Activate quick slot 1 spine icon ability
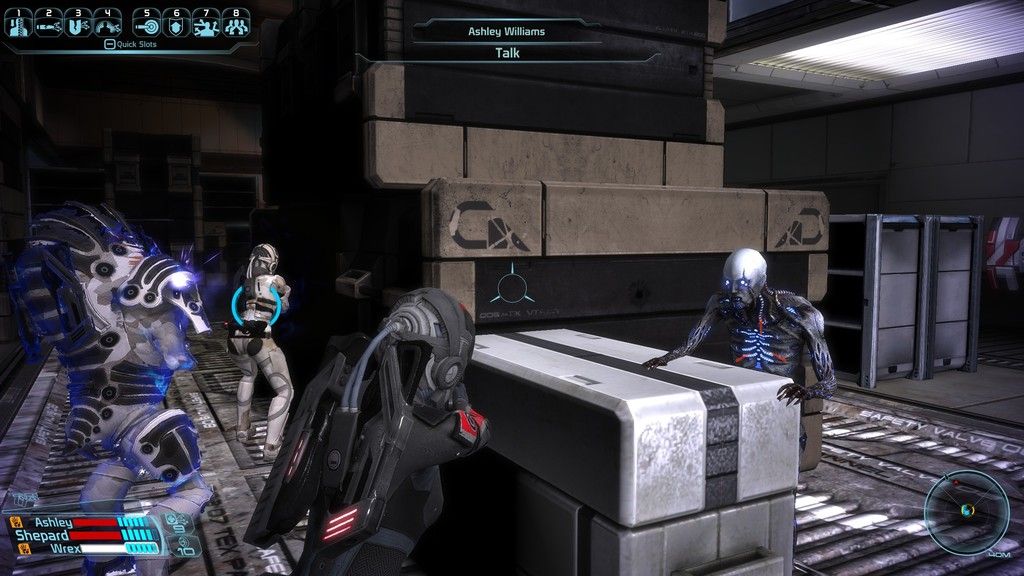This screenshot has height=576, width=1024. (x=17, y=24)
